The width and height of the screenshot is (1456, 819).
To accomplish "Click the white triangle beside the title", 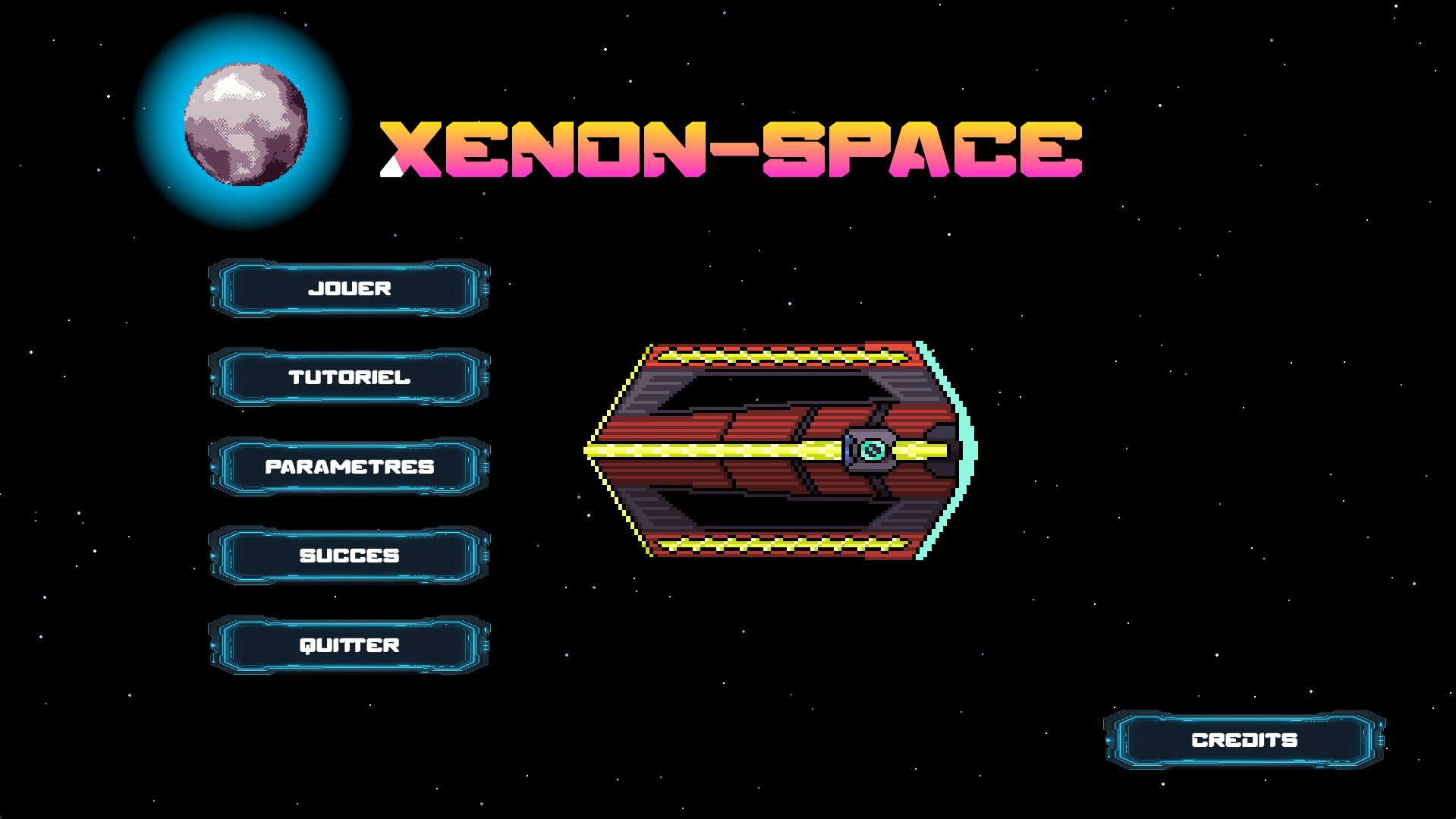I will point(390,169).
